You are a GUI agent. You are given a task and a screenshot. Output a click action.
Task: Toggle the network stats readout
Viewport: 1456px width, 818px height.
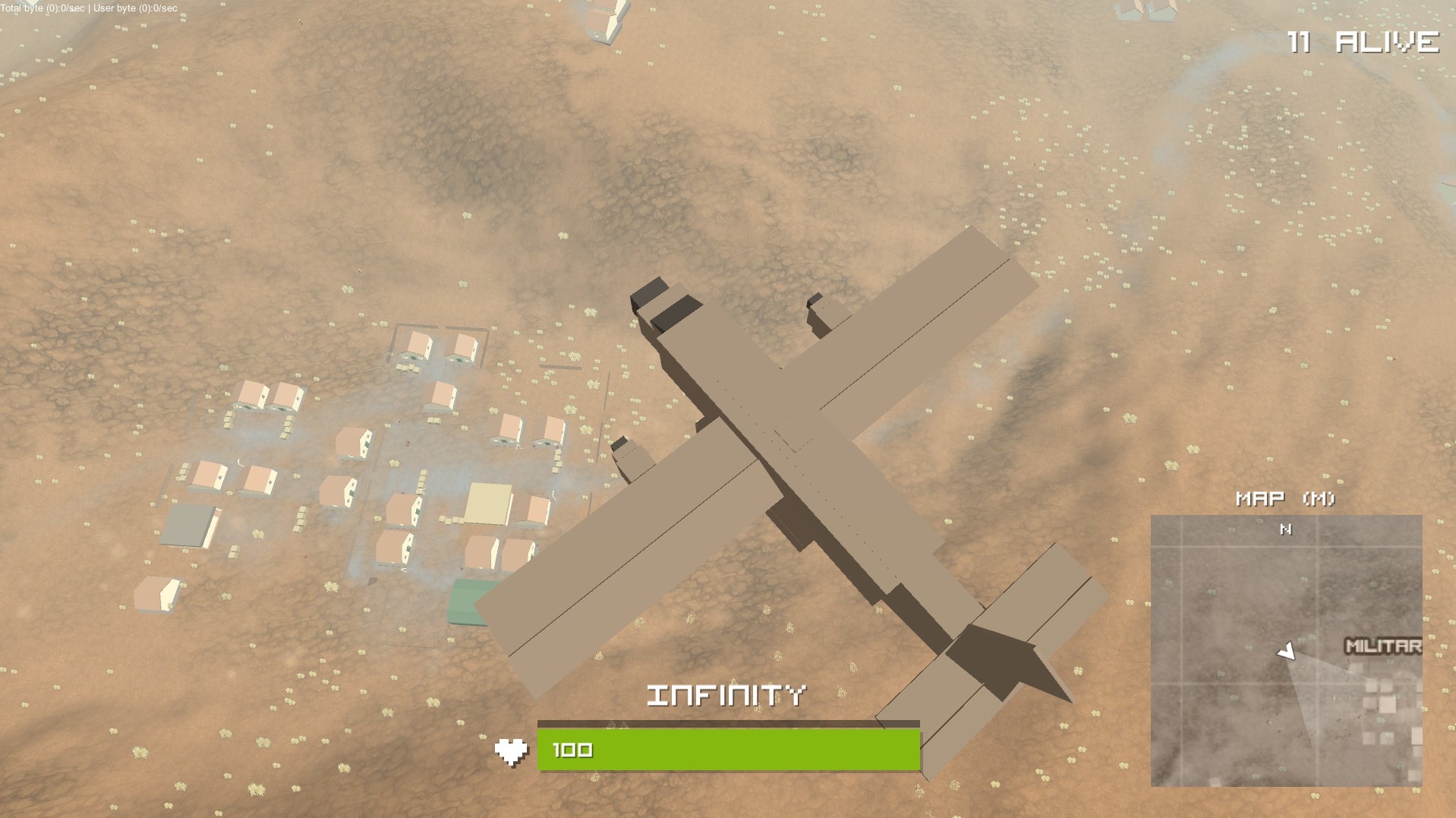pos(87,8)
